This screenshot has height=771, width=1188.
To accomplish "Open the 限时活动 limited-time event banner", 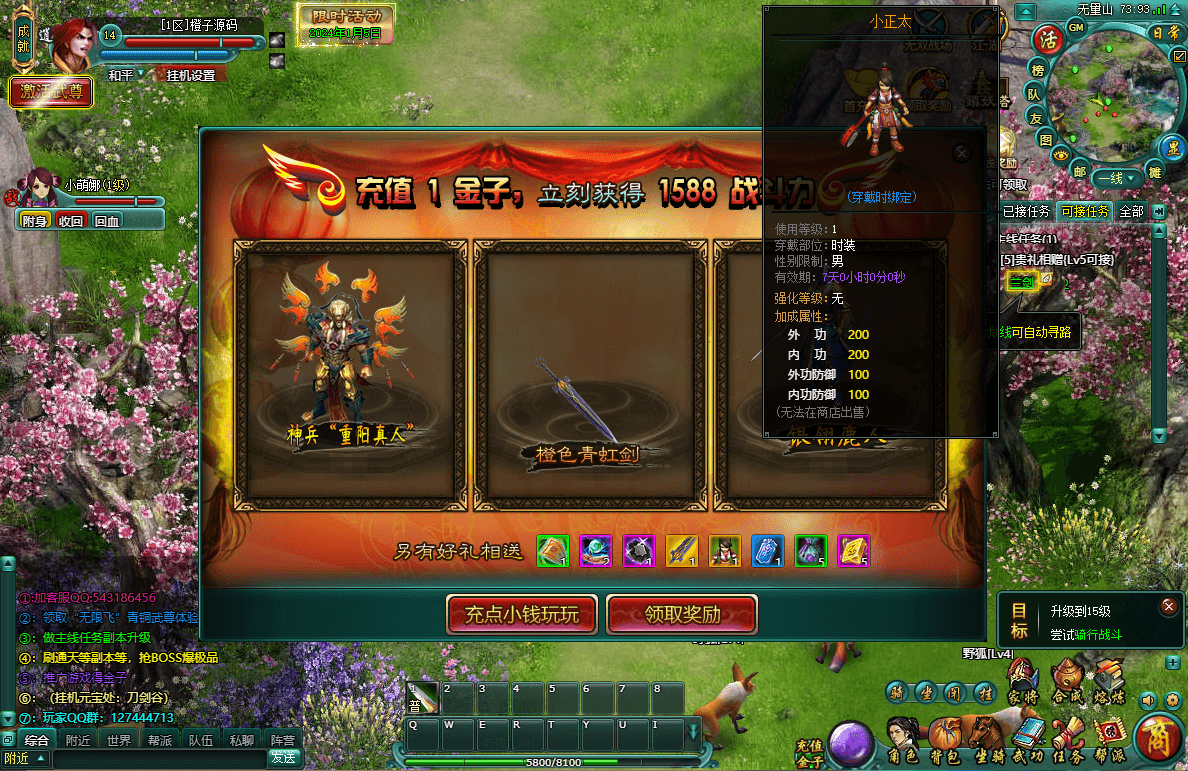I will 346,24.
